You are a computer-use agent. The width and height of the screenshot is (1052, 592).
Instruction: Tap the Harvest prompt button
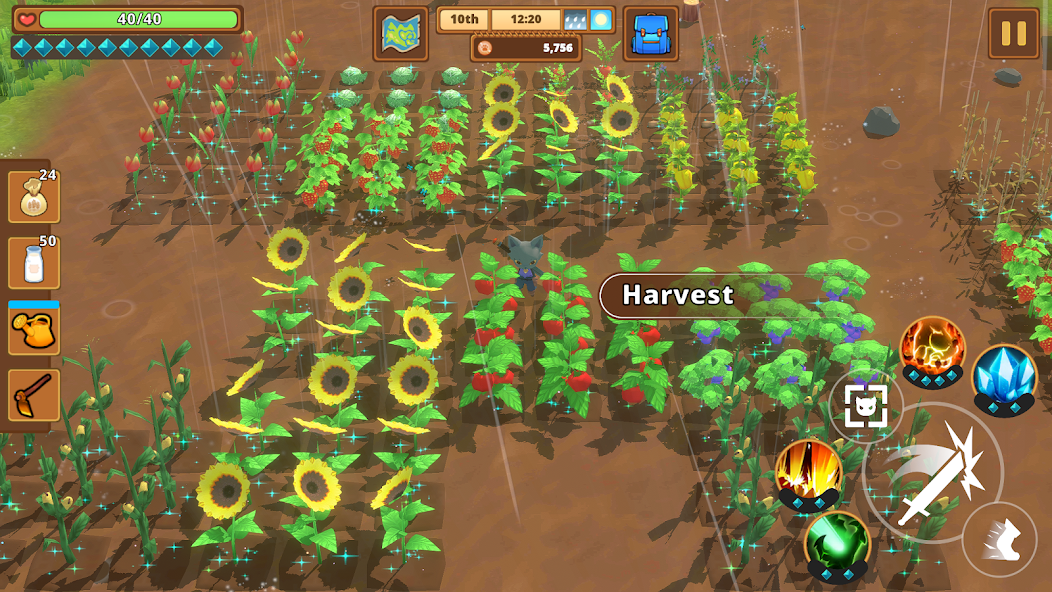678,295
